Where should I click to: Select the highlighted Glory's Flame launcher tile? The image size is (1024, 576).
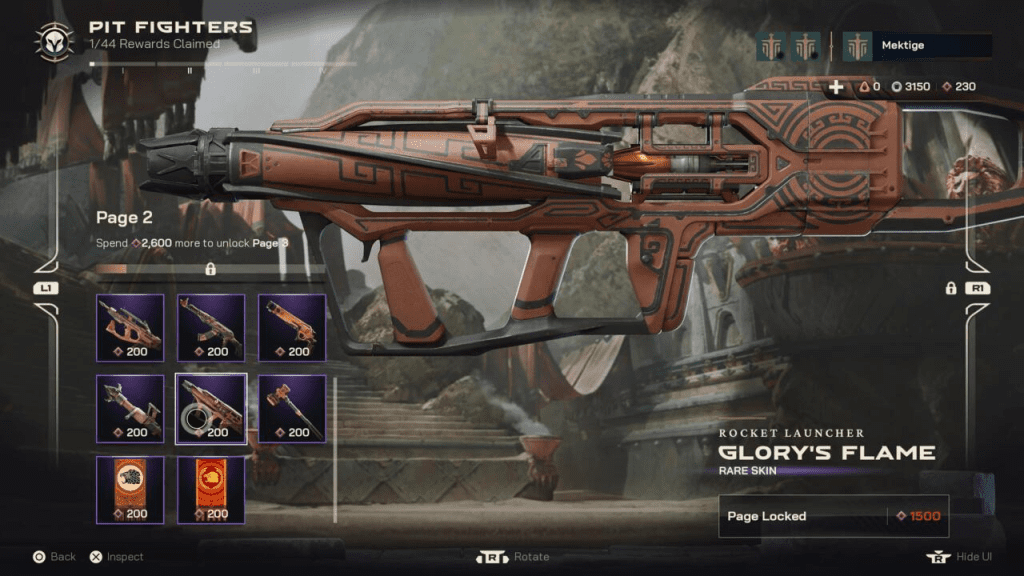pyautogui.click(x=211, y=408)
